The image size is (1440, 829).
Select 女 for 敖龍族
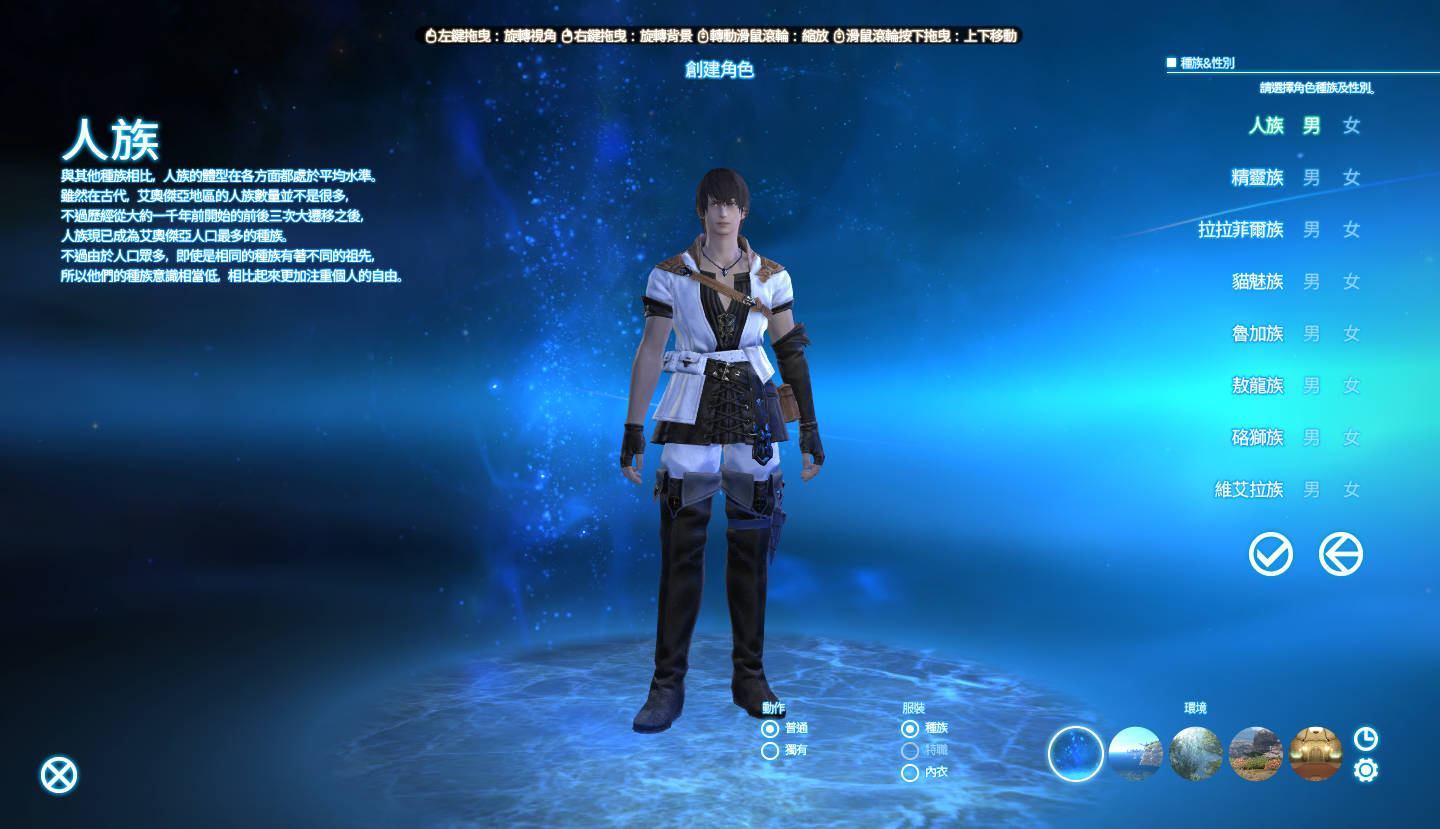click(x=1350, y=386)
